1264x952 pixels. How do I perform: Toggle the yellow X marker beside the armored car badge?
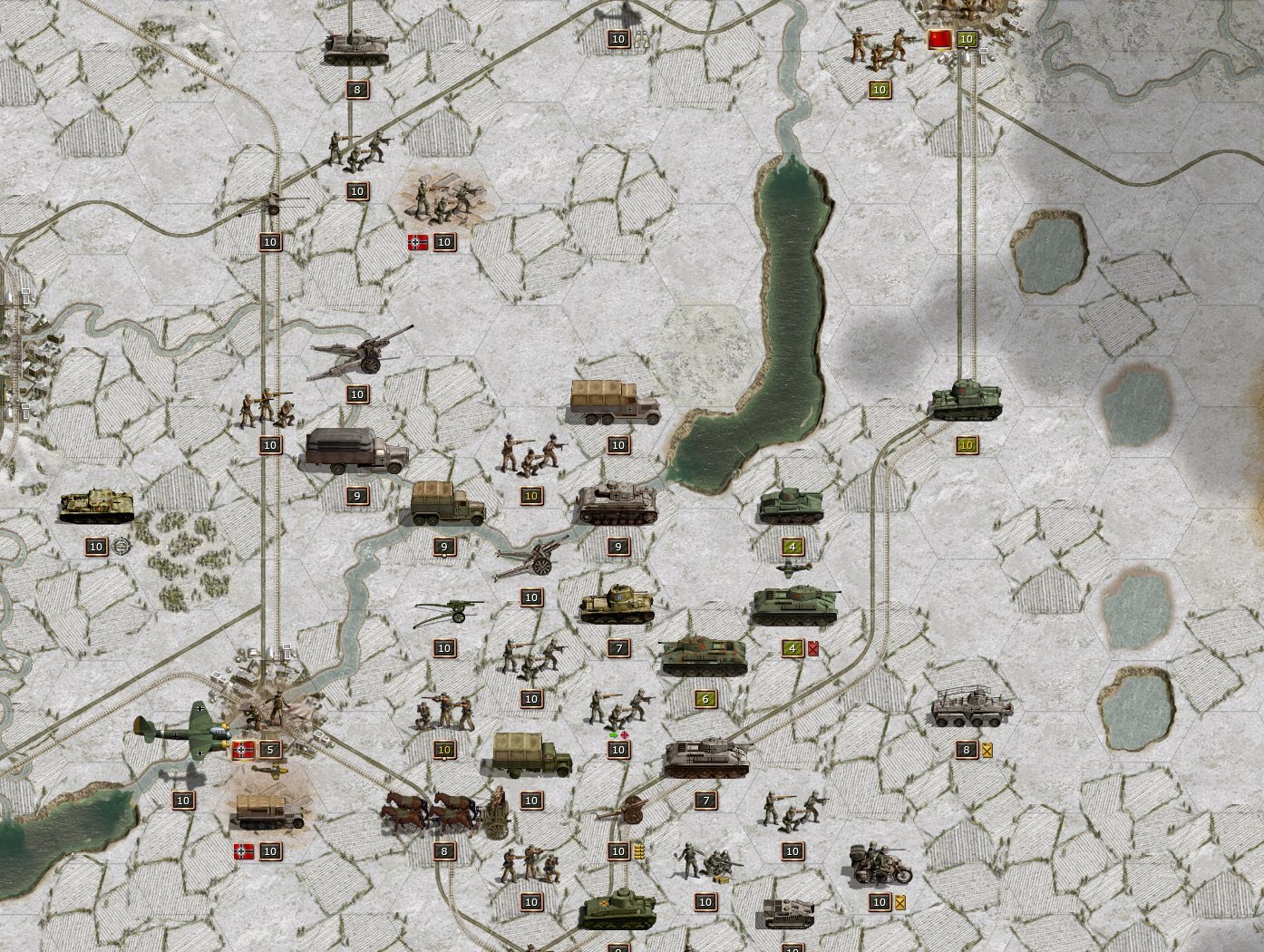987,750
